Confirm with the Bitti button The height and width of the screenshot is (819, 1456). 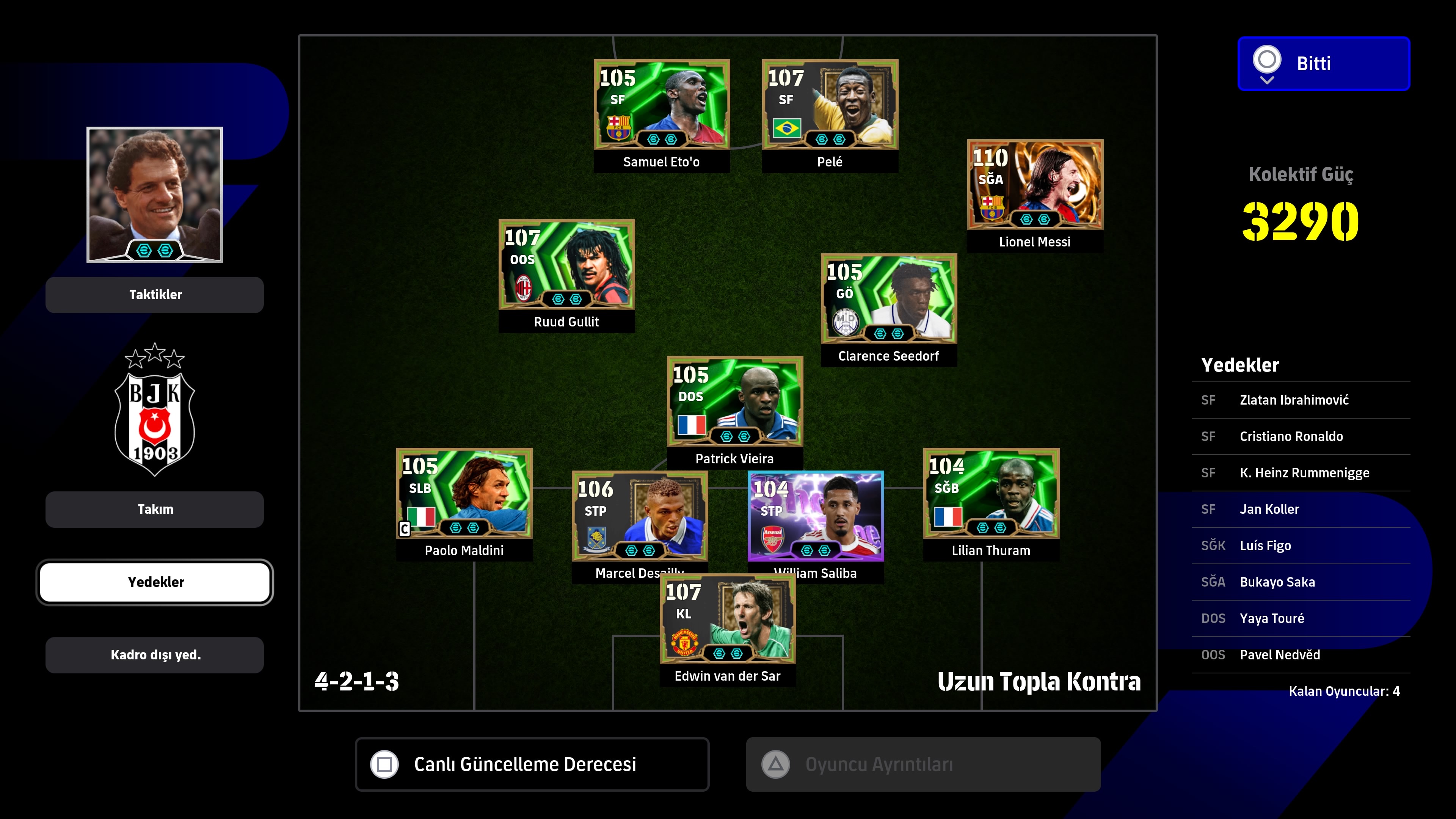(1323, 63)
